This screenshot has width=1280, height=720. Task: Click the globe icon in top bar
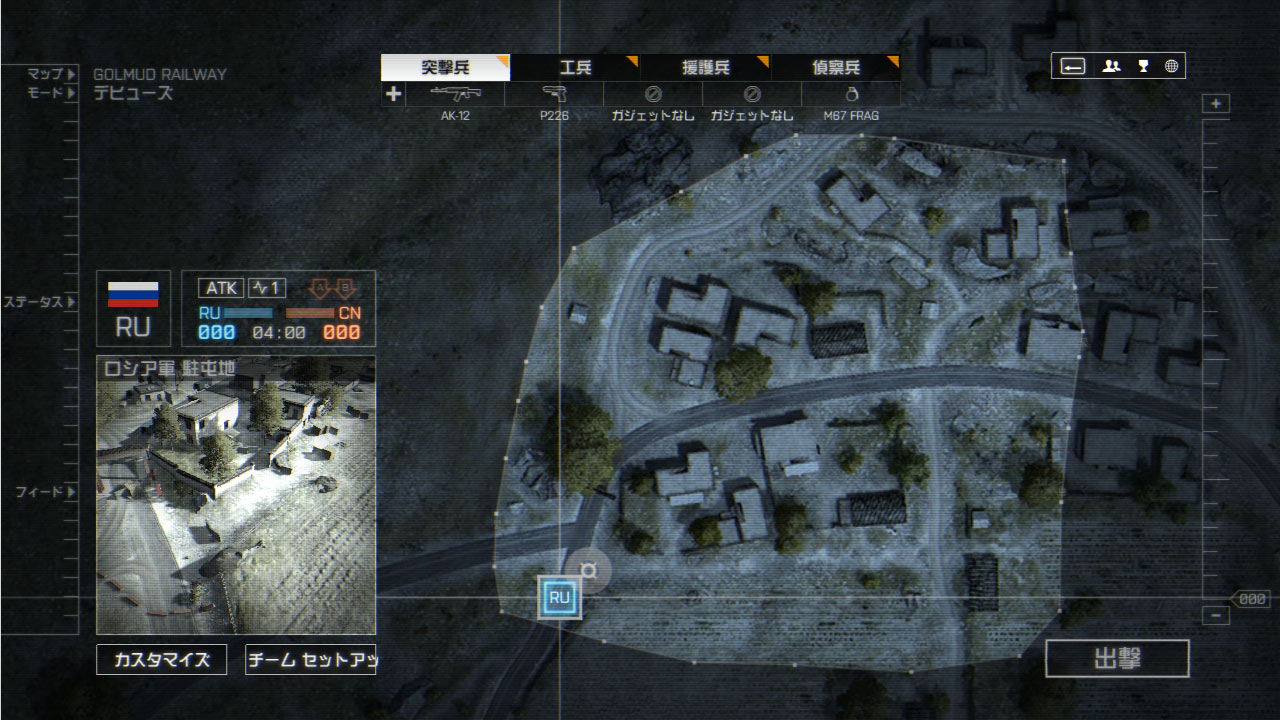tap(1171, 66)
